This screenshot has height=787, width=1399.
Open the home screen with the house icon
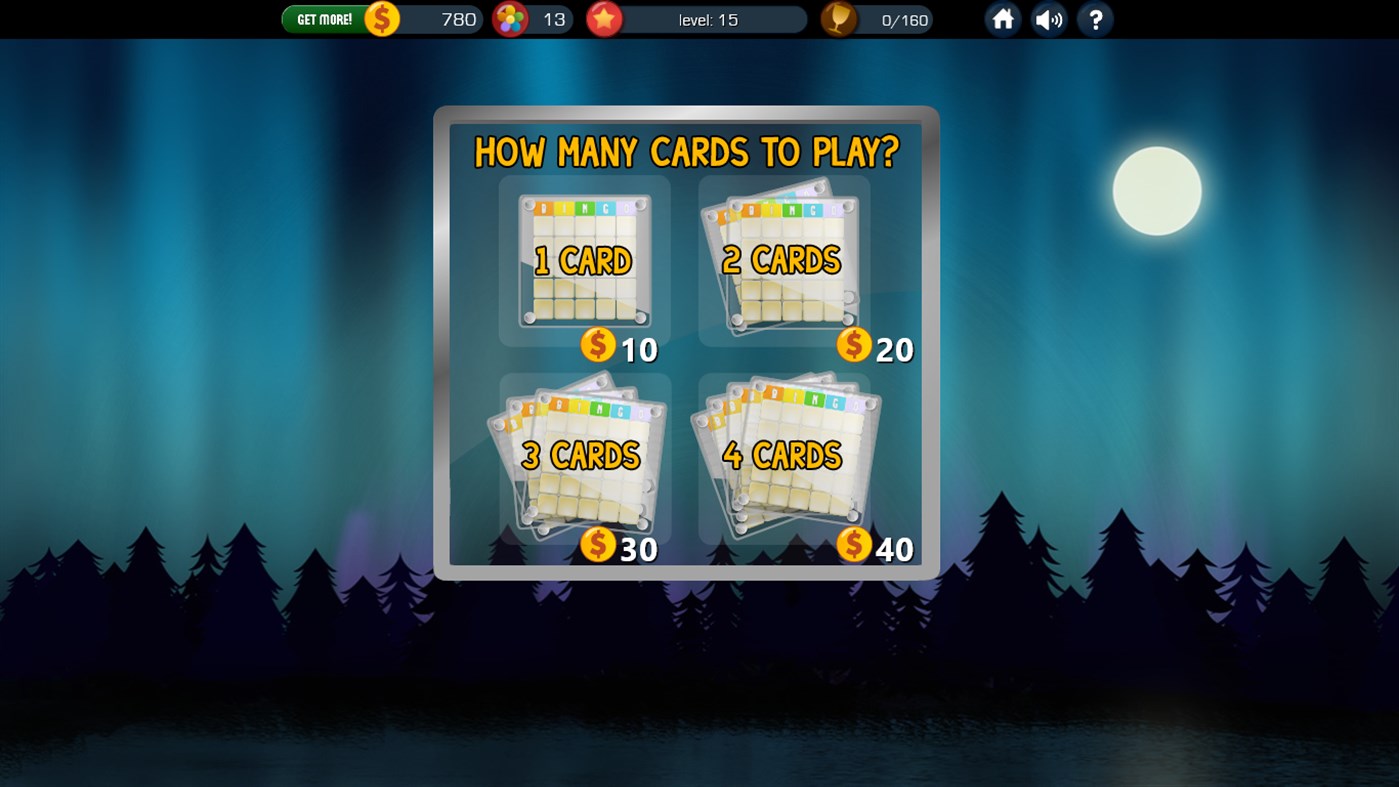pos(1002,19)
